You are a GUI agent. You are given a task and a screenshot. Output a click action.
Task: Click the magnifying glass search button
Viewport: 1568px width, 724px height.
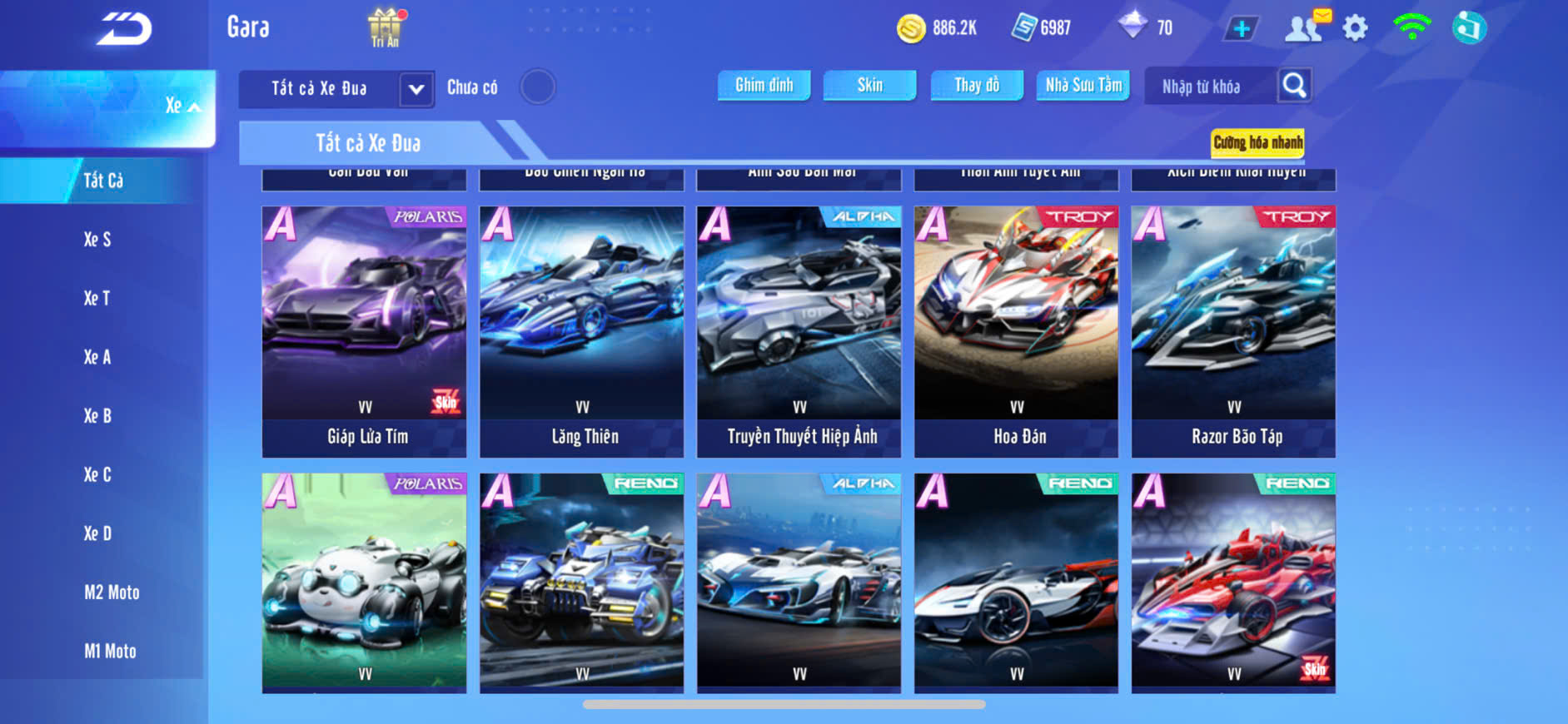click(1294, 85)
